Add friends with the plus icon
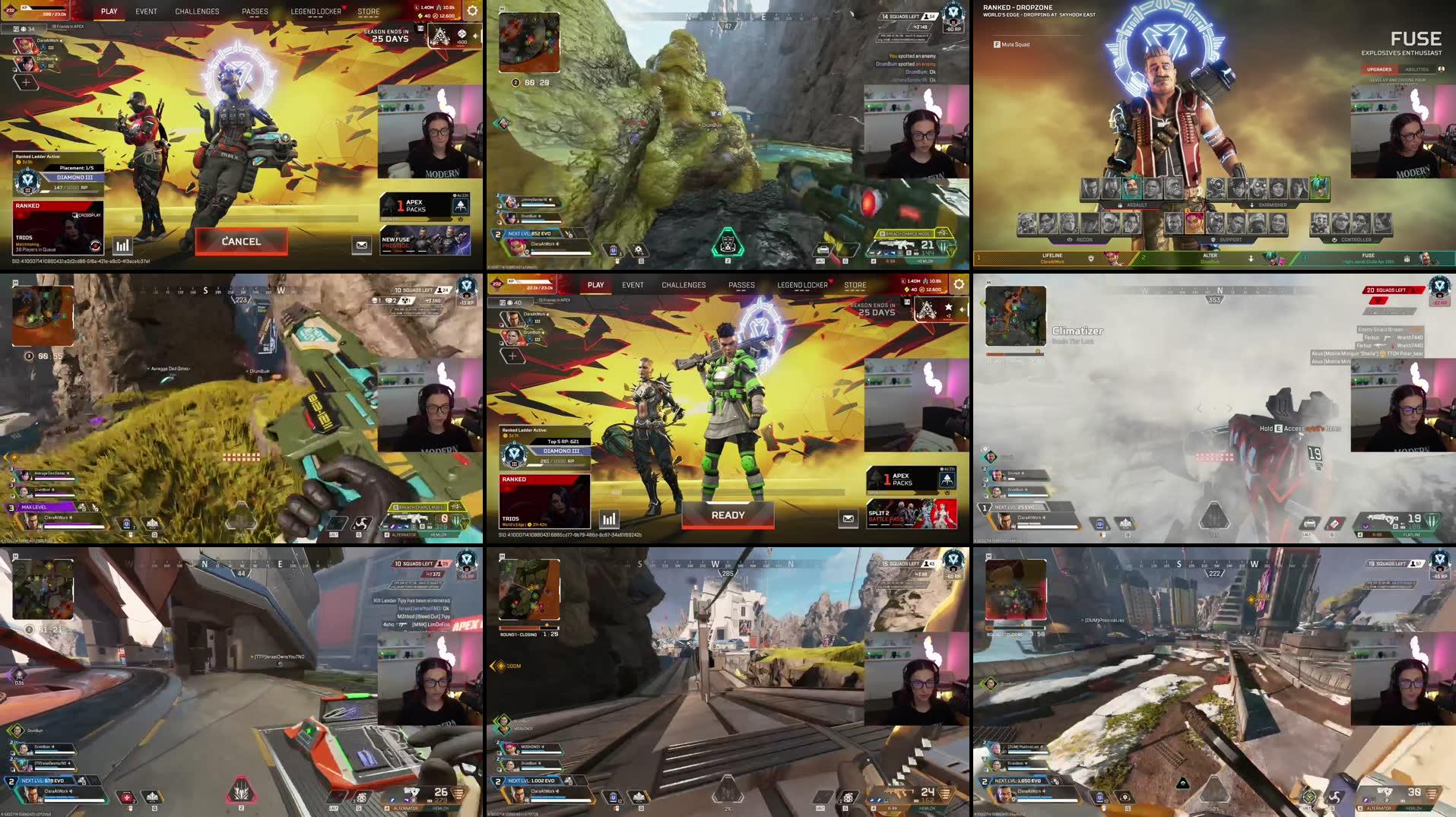This screenshot has height=817, width=1456. (24, 82)
